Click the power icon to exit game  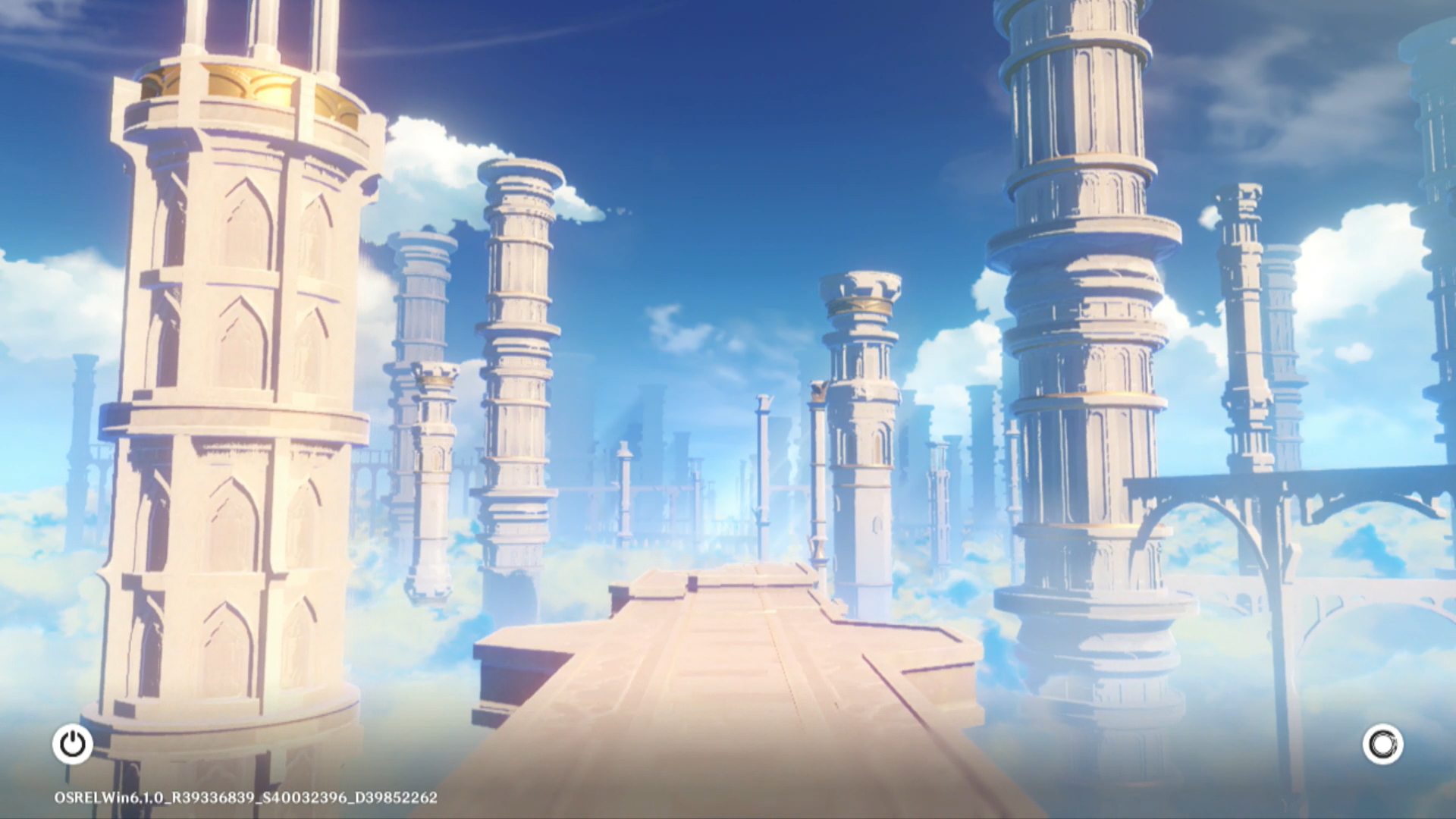[73, 744]
